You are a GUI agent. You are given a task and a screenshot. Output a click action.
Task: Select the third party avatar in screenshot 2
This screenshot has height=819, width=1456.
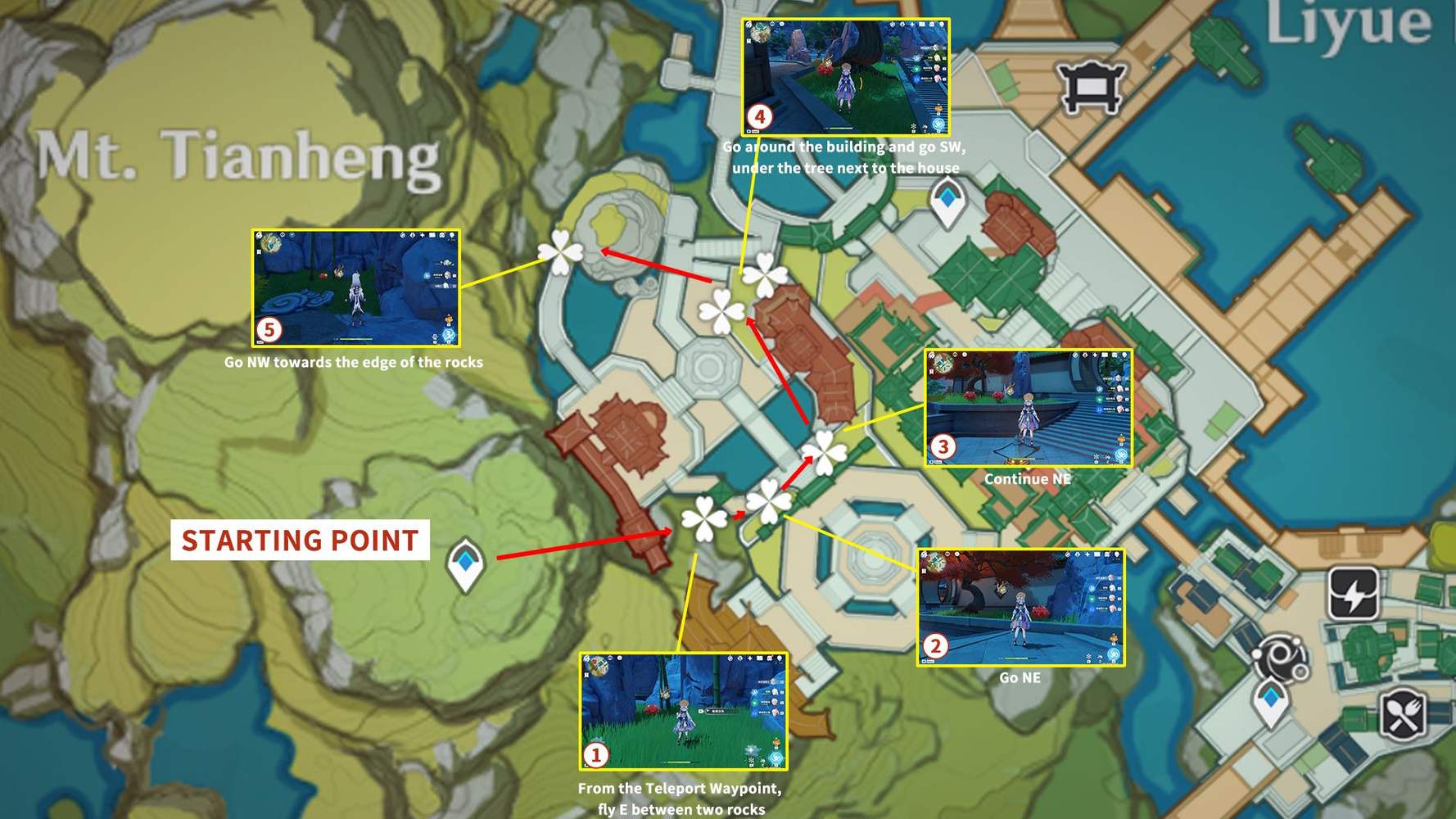tap(1111, 599)
